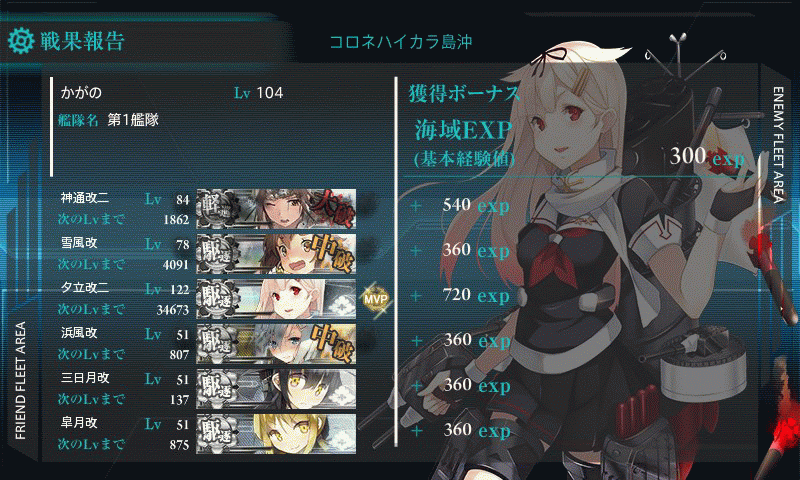Select Jintsuu Kai Ni's ship banner

pos(276,208)
